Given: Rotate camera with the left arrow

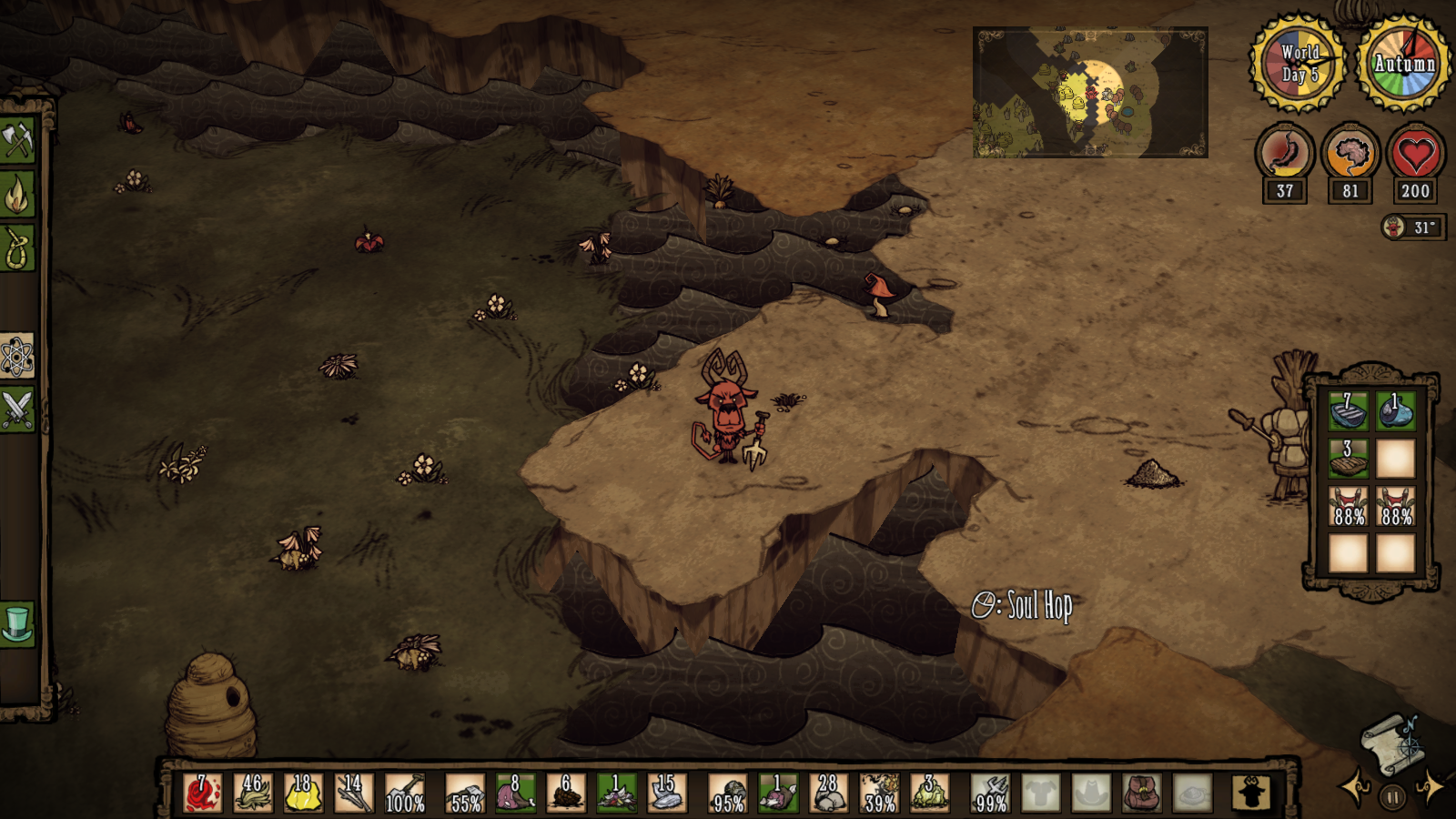Looking at the screenshot, I should click(x=1355, y=786).
